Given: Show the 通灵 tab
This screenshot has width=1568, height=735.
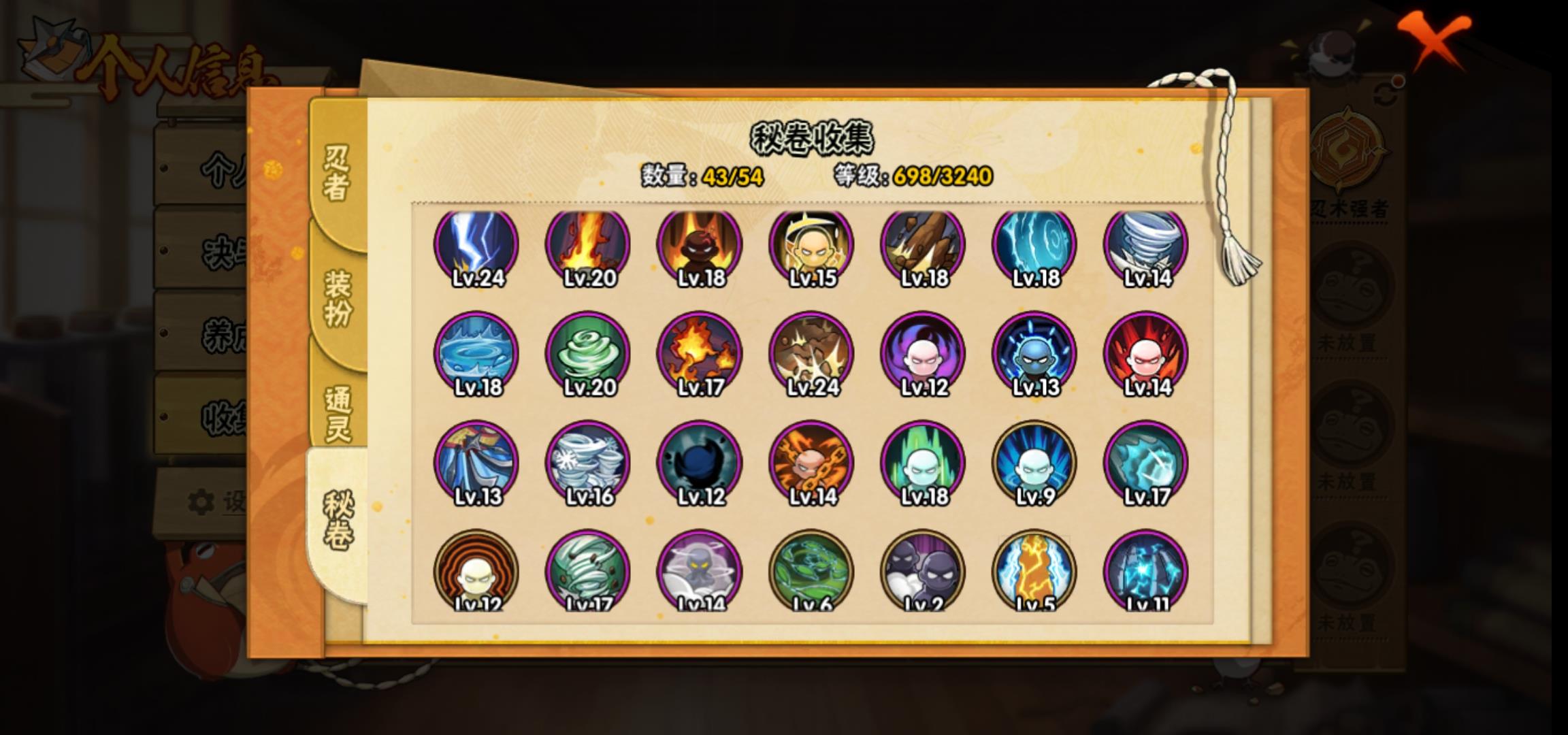Looking at the screenshot, I should point(338,413).
